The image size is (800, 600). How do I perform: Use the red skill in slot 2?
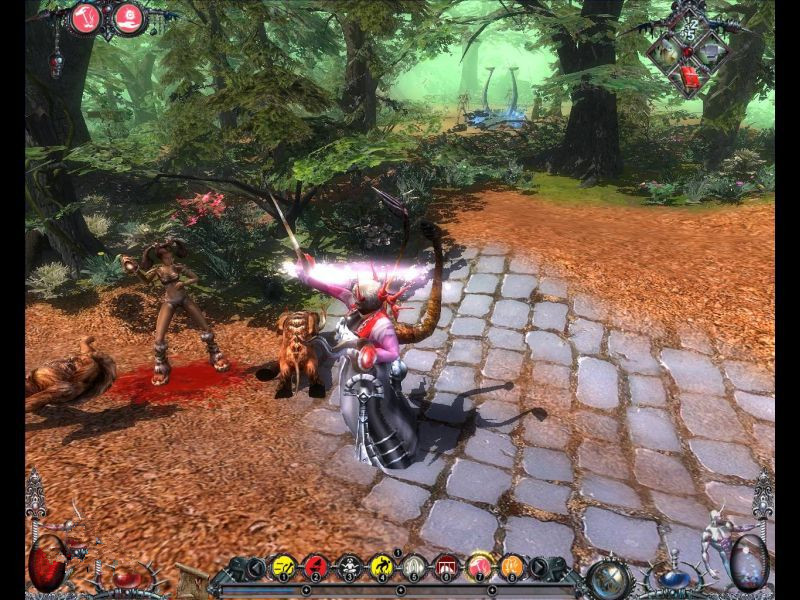pos(316,567)
